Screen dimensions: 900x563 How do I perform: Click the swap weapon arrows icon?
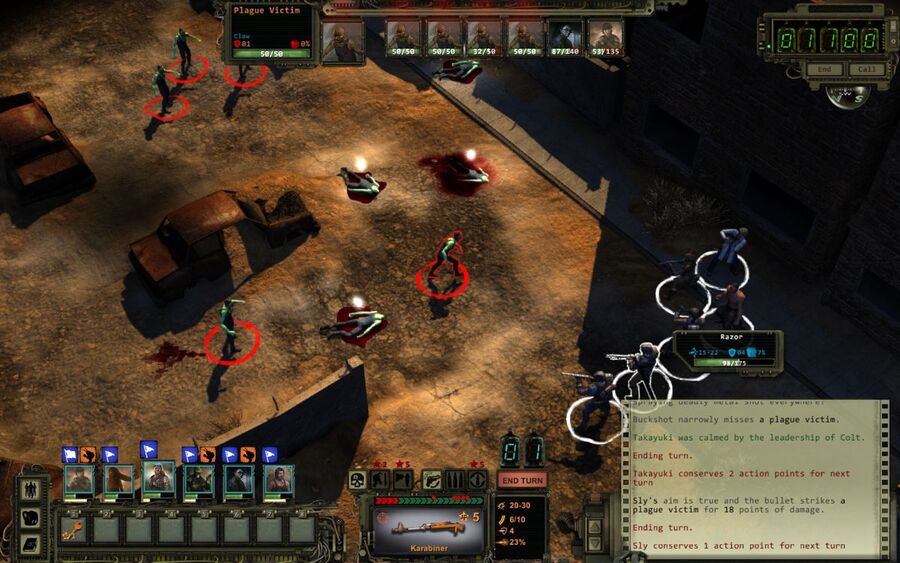(x=432, y=480)
